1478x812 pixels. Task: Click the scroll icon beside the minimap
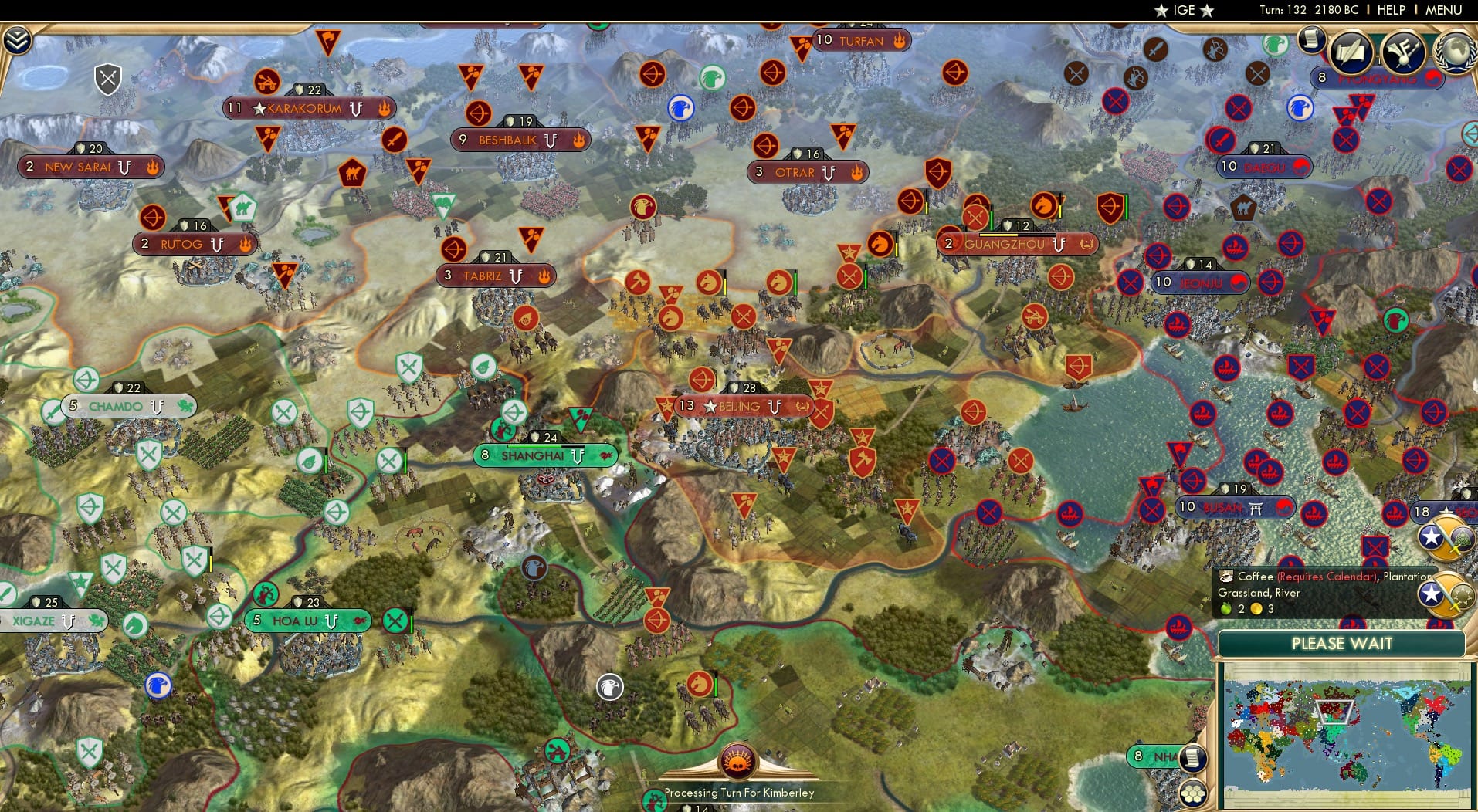click(1193, 760)
